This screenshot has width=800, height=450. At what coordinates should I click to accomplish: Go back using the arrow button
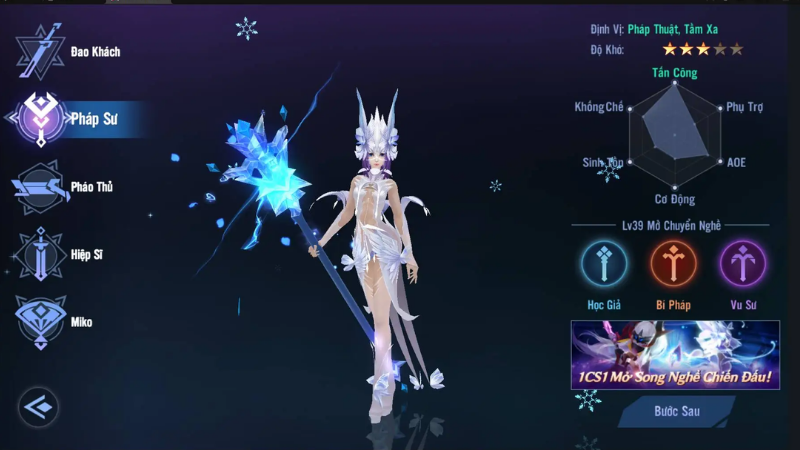click(39, 406)
